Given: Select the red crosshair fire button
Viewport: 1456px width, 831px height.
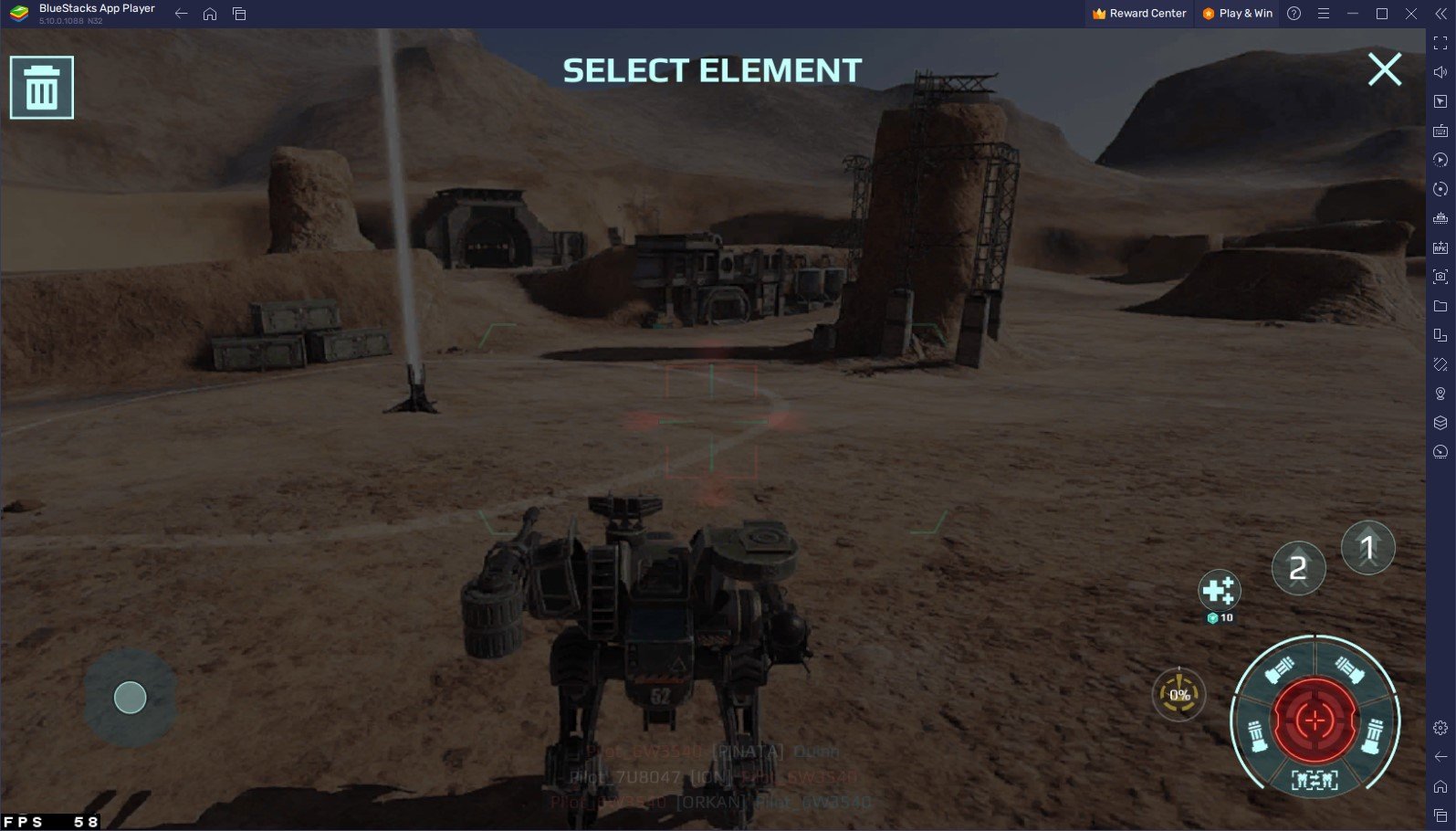Looking at the screenshot, I should [x=1315, y=721].
